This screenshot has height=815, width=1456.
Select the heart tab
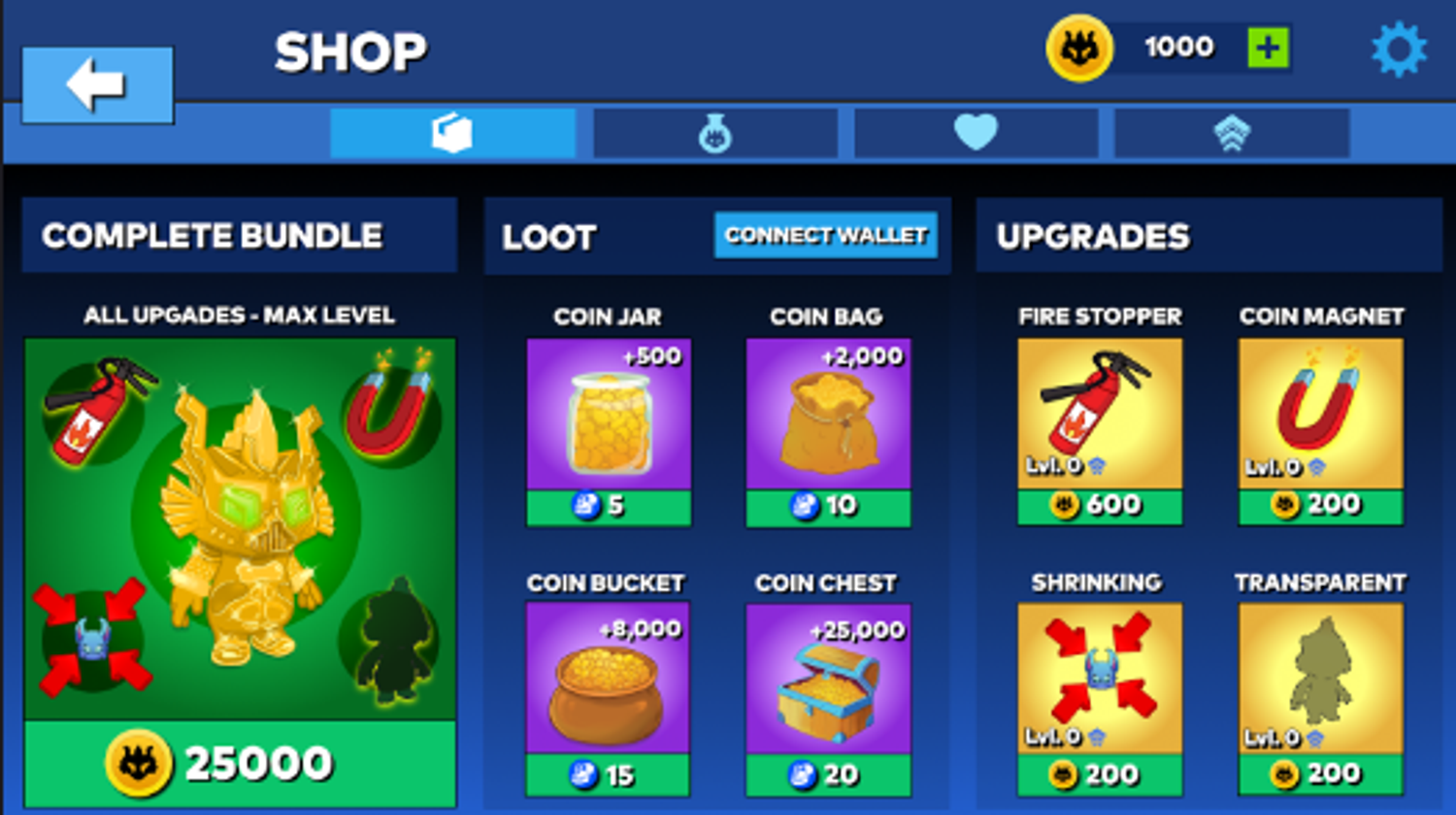click(976, 133)
